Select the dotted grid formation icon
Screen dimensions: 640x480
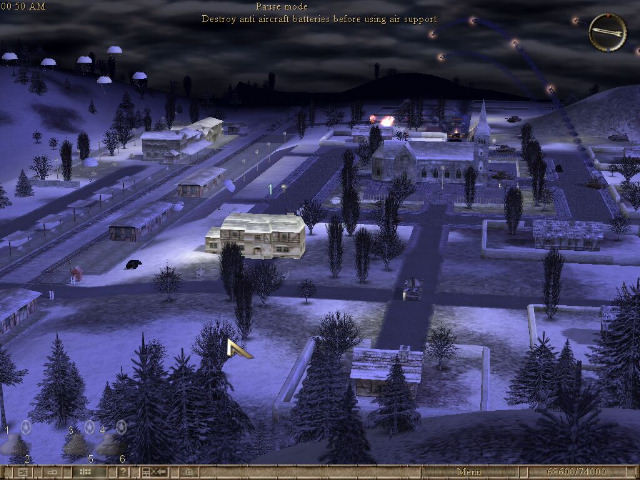click(86, 472)
